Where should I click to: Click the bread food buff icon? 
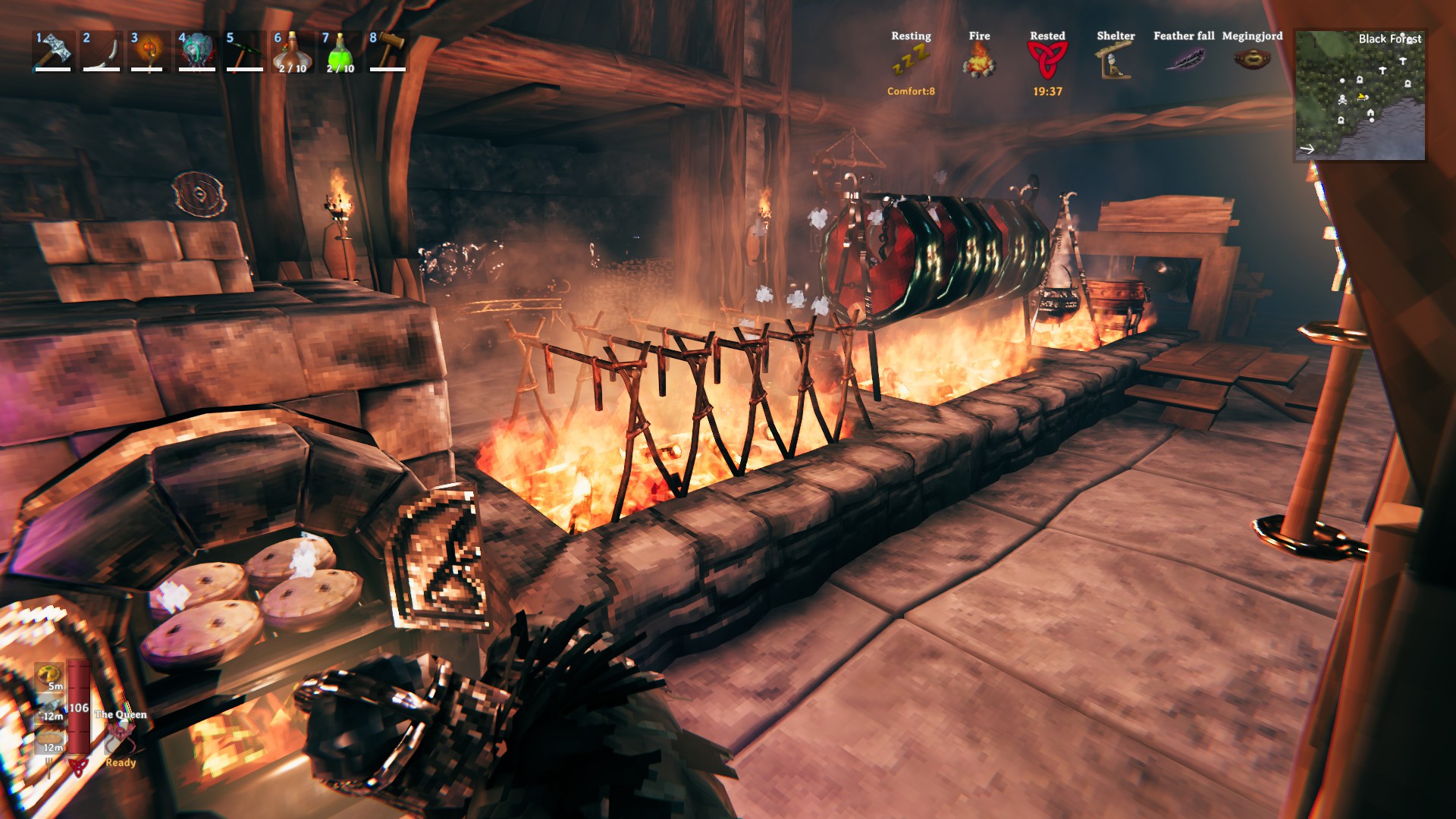(50, 737)
